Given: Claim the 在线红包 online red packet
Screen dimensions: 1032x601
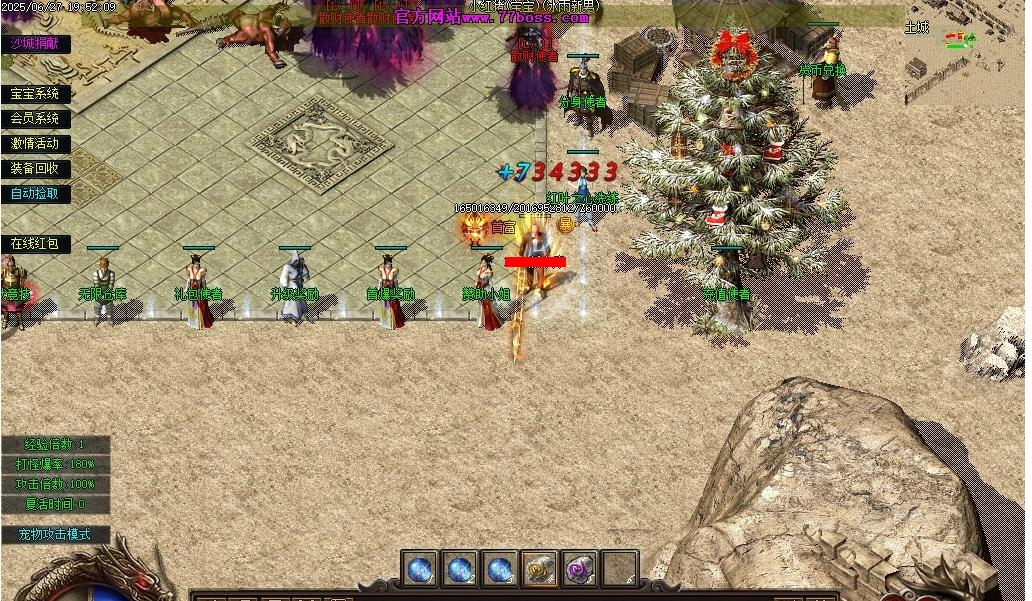Looking at the screenshot, I should tap(35, 244).
